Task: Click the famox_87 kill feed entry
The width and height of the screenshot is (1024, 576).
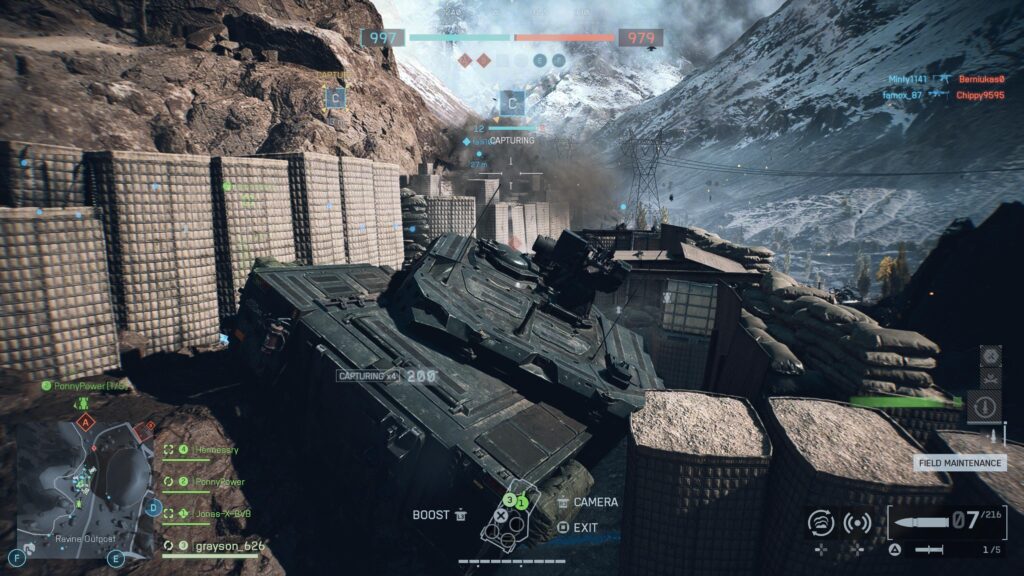Action: (903, 95)
